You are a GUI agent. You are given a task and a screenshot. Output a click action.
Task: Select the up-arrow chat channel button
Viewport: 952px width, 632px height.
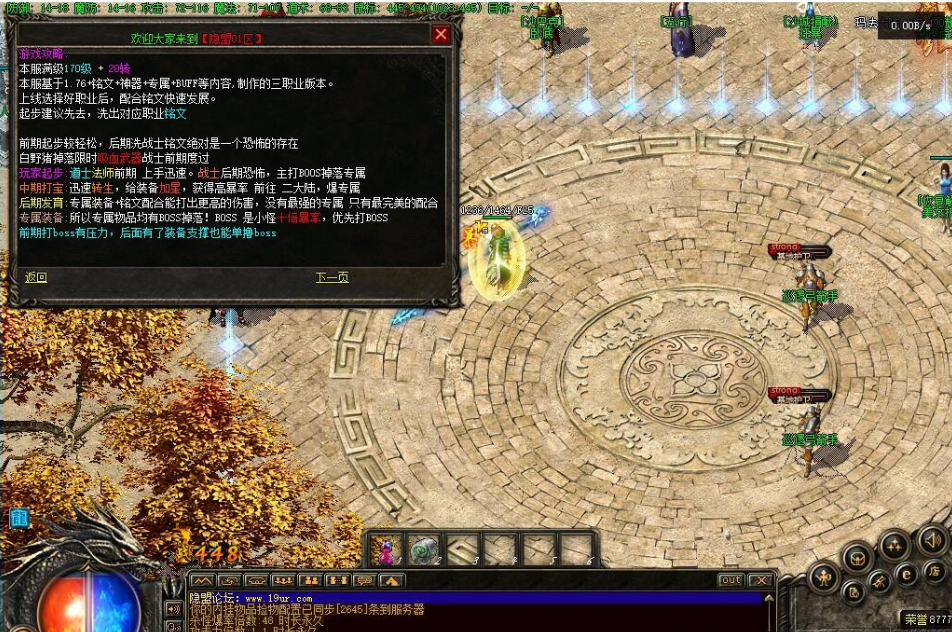tap(202, 580)
